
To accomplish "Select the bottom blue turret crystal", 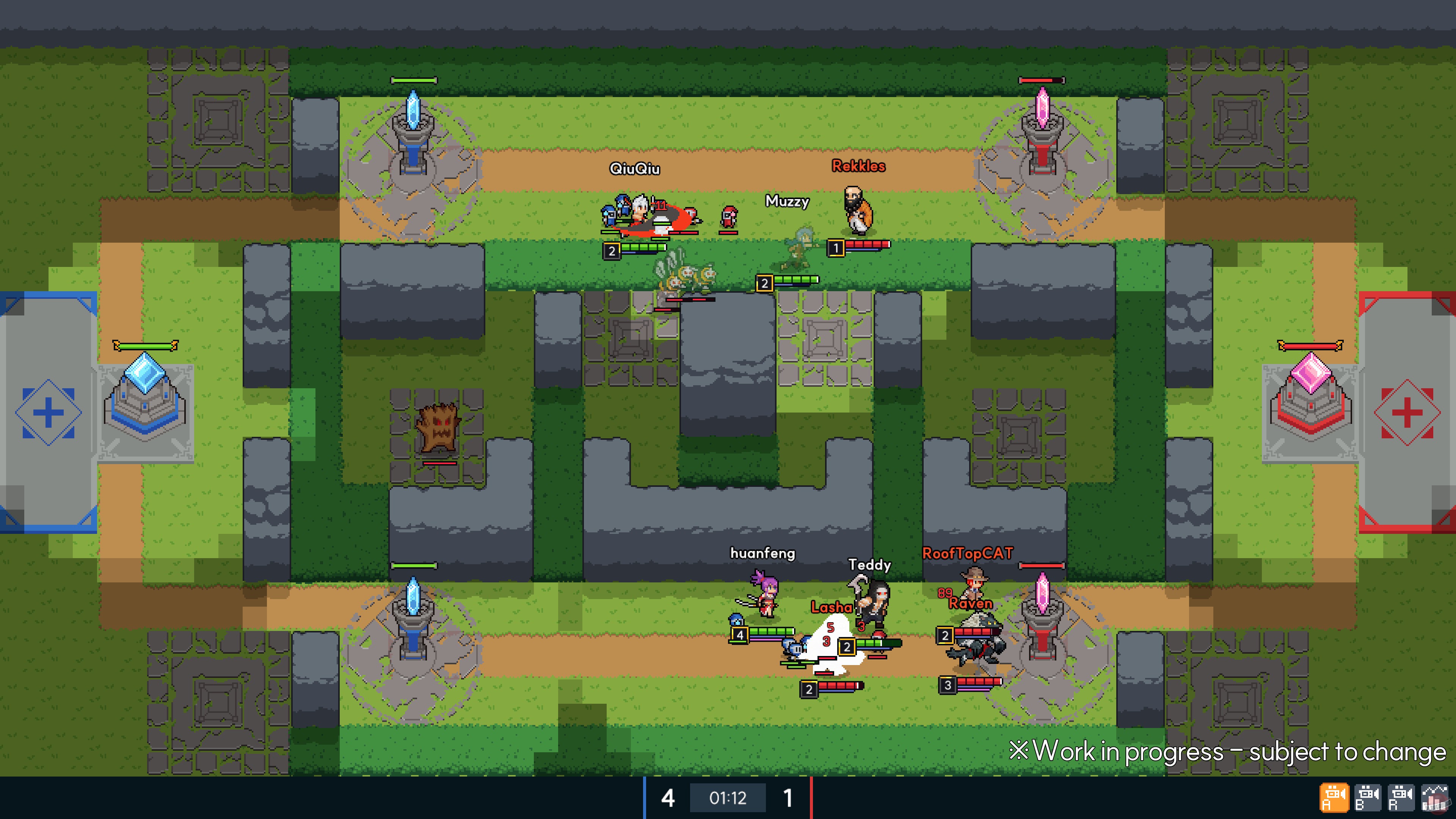I will pyautogui.click(x=414, y=602).
